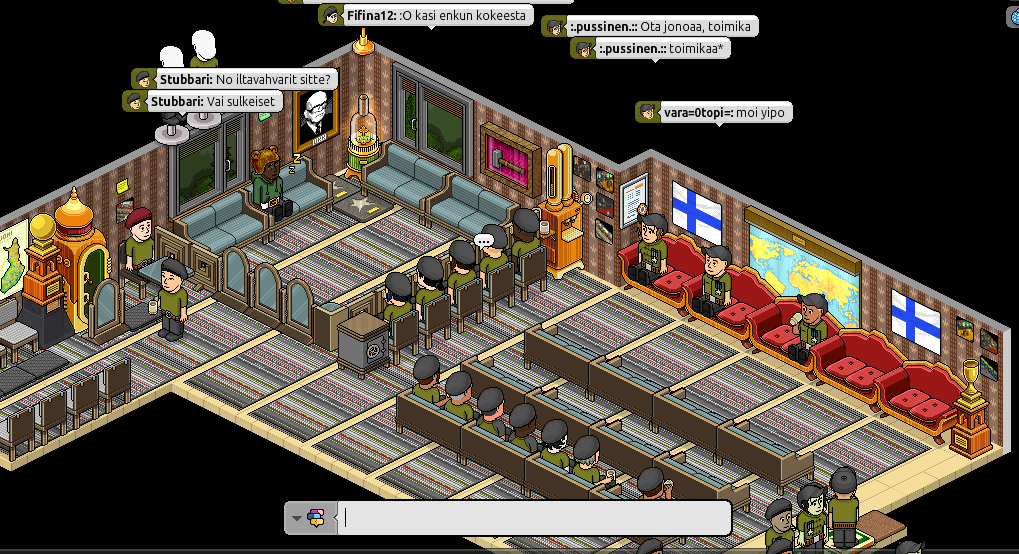
Task: Open the chat bubble style selector
Action: click(x=310, y=518)
